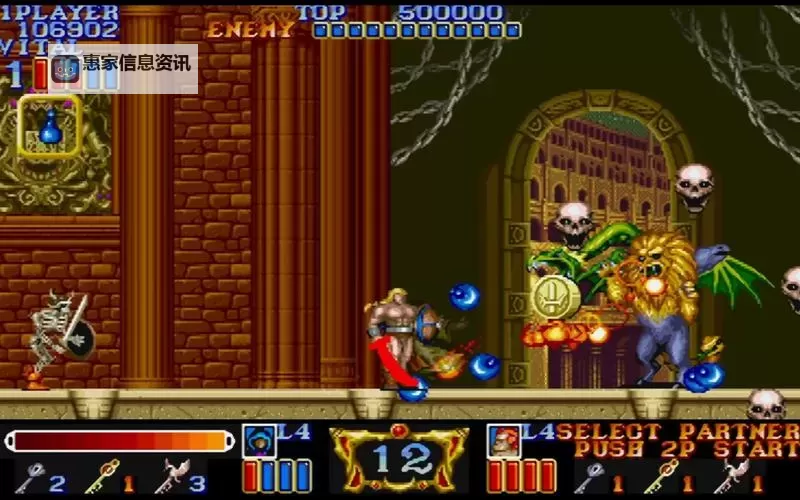Click the blue hooded character portrait
Screen dimensions: 800x500
[x=258, y=441]
